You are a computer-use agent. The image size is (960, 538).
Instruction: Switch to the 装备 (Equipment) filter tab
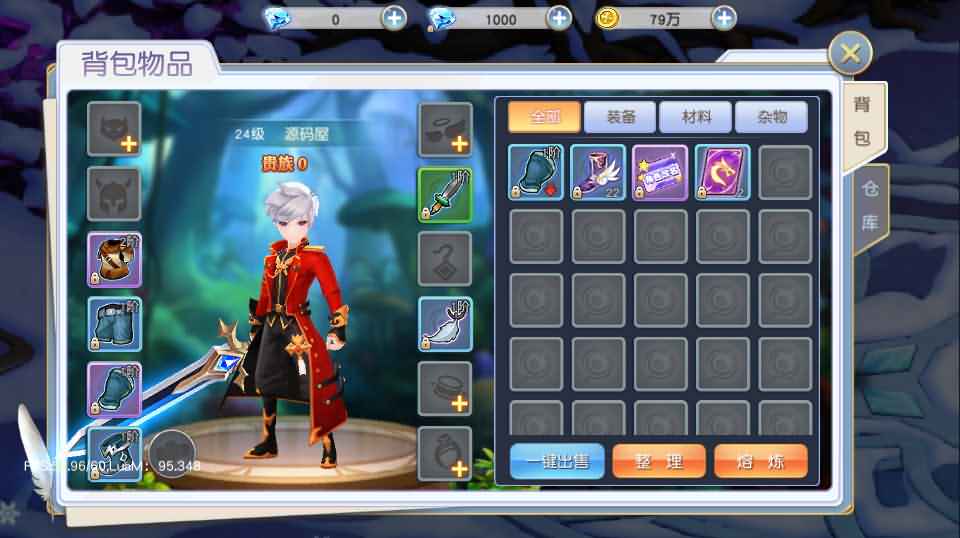(620, 117)
